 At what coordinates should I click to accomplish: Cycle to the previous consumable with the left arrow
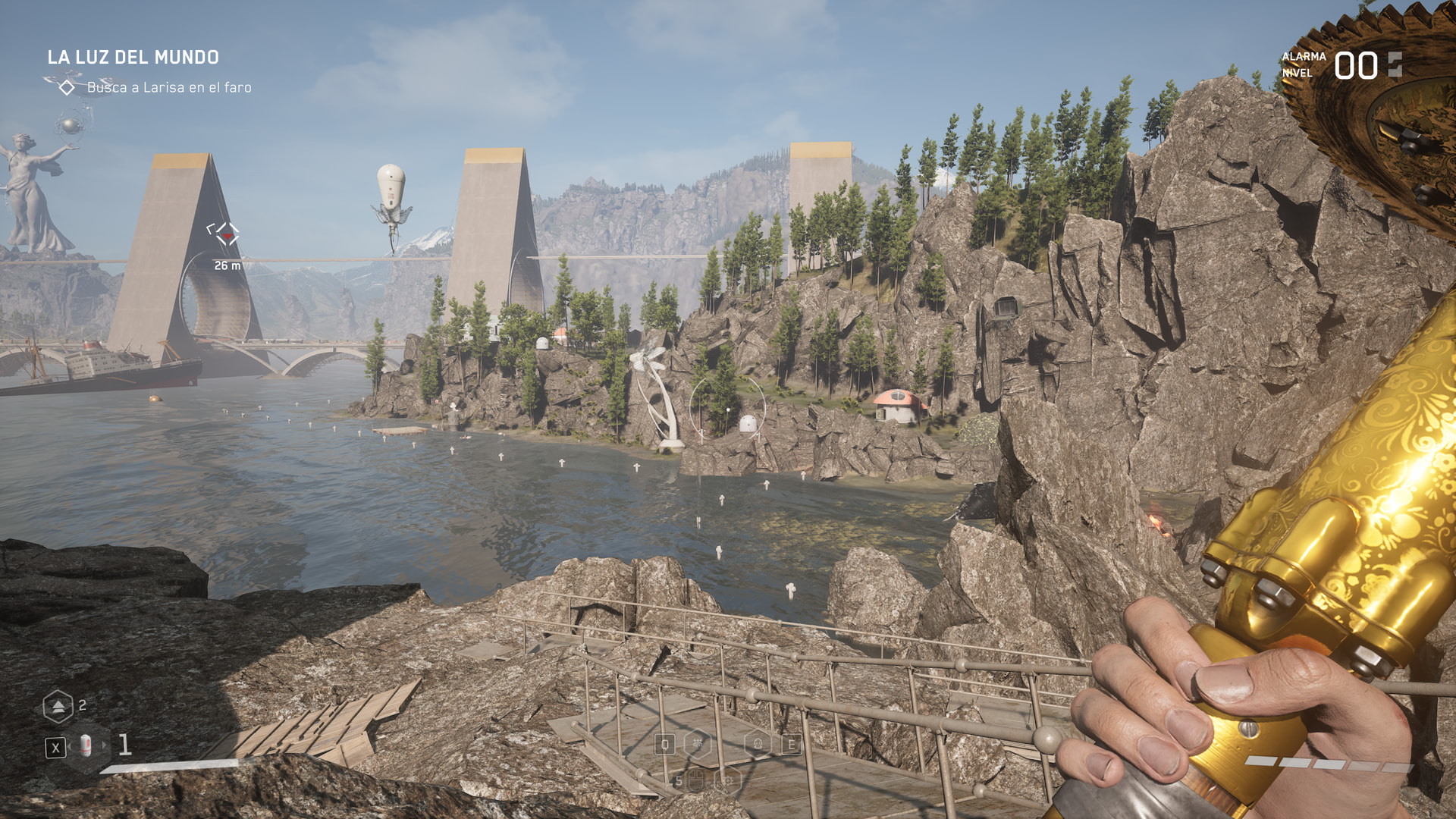coord(70,747)
